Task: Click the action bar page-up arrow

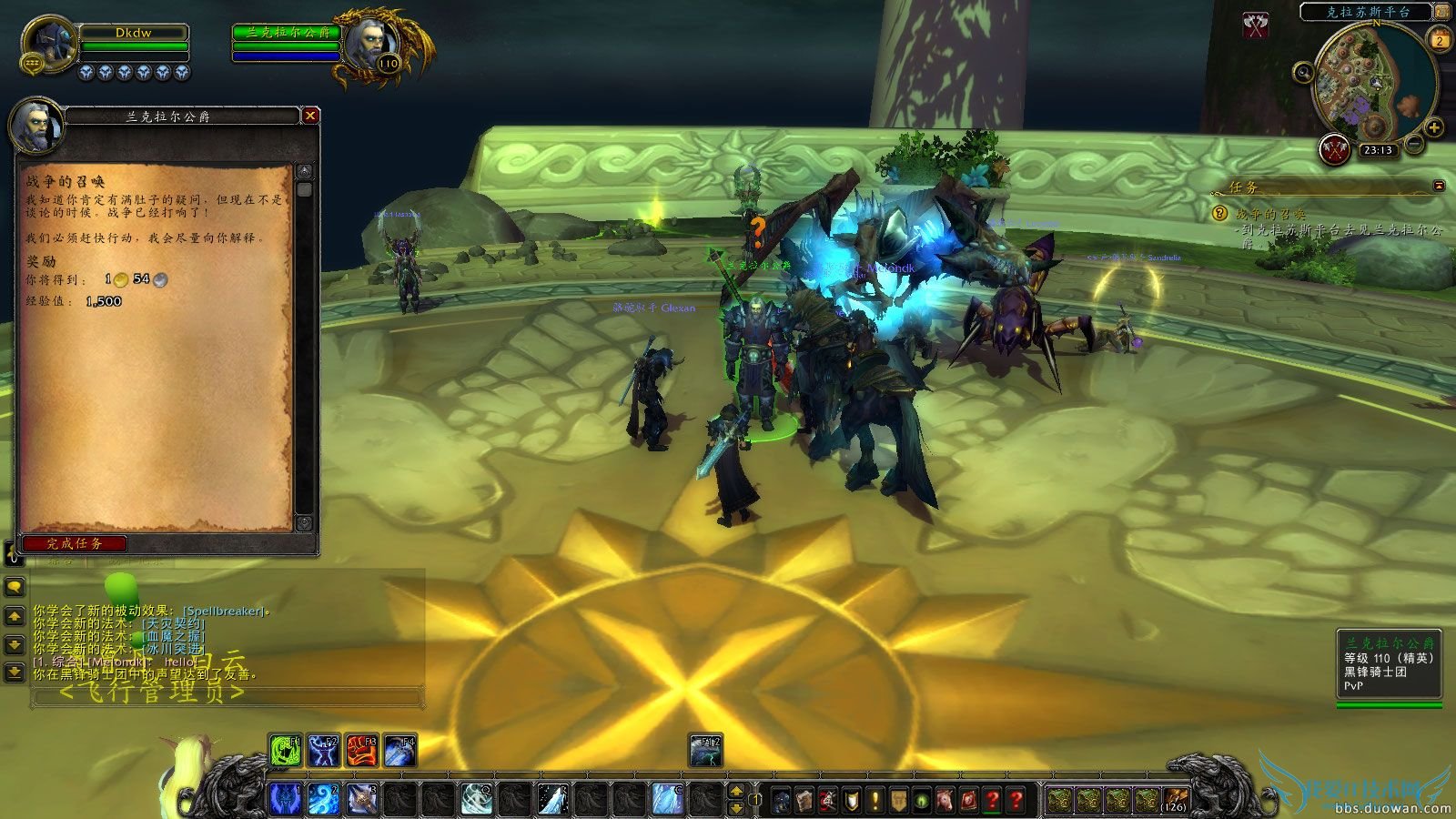Action: [x=737, y=790]
